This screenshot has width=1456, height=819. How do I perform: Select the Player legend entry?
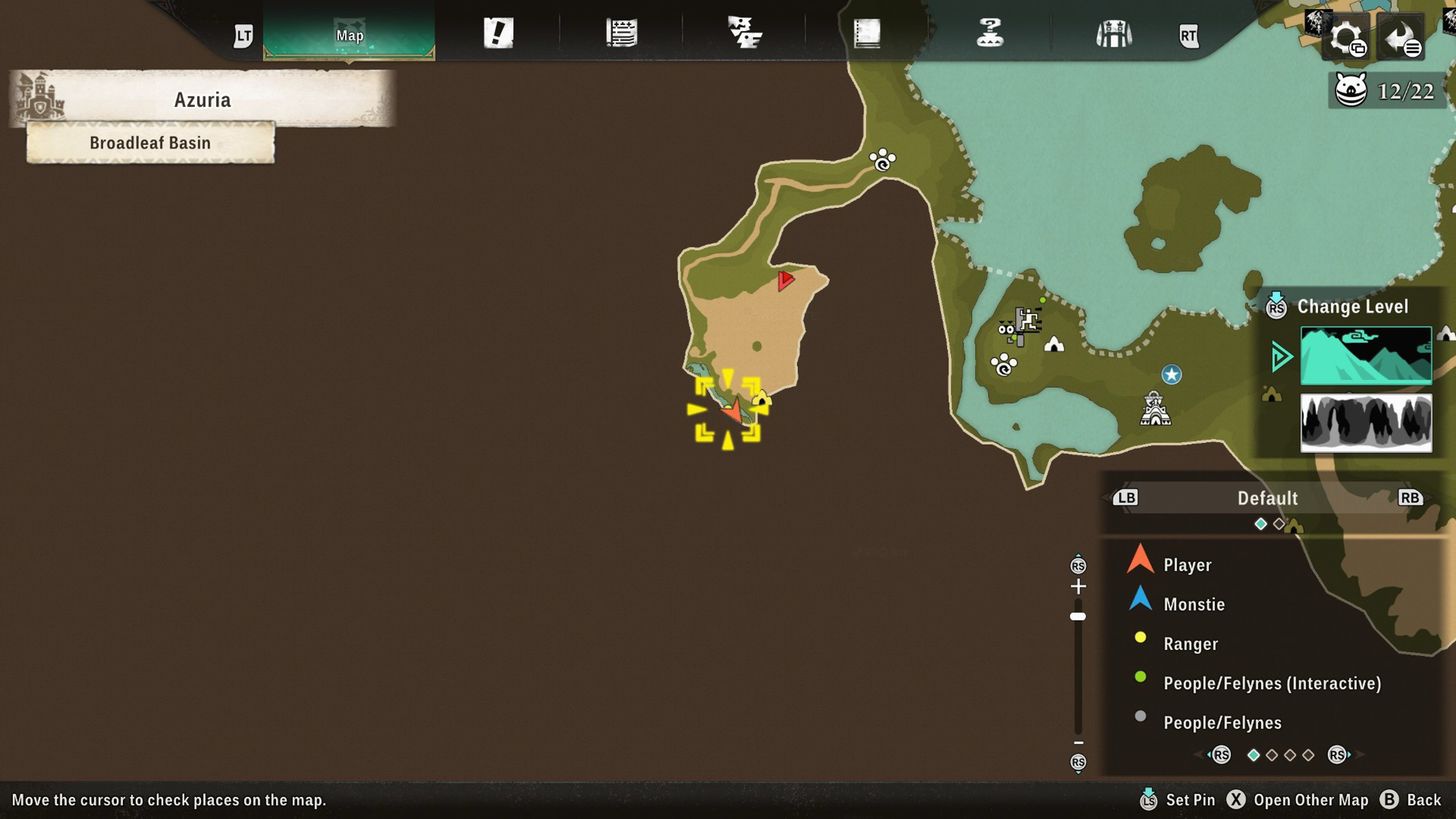click(1187, 565)
